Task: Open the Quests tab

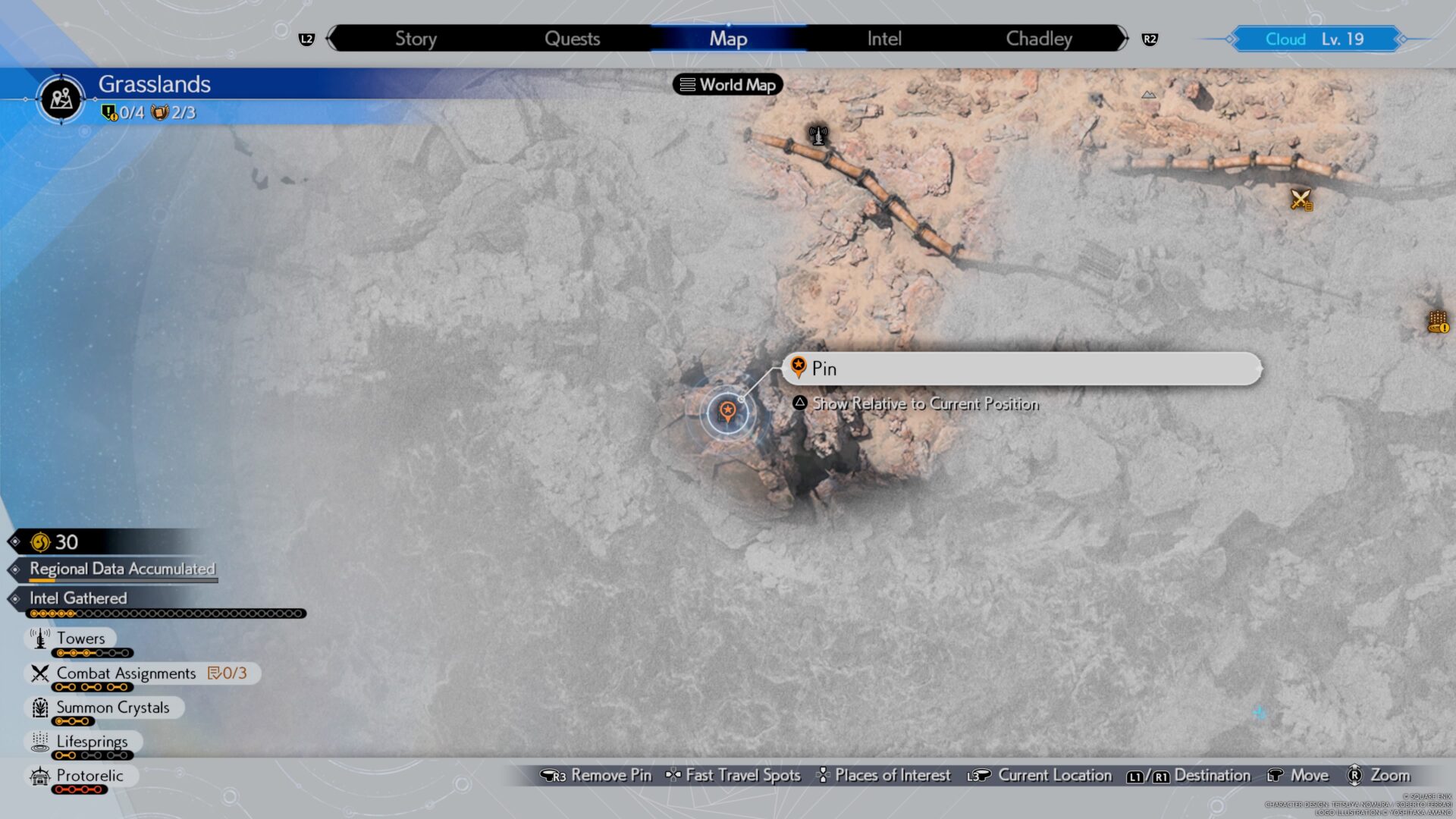Action: 572,39
